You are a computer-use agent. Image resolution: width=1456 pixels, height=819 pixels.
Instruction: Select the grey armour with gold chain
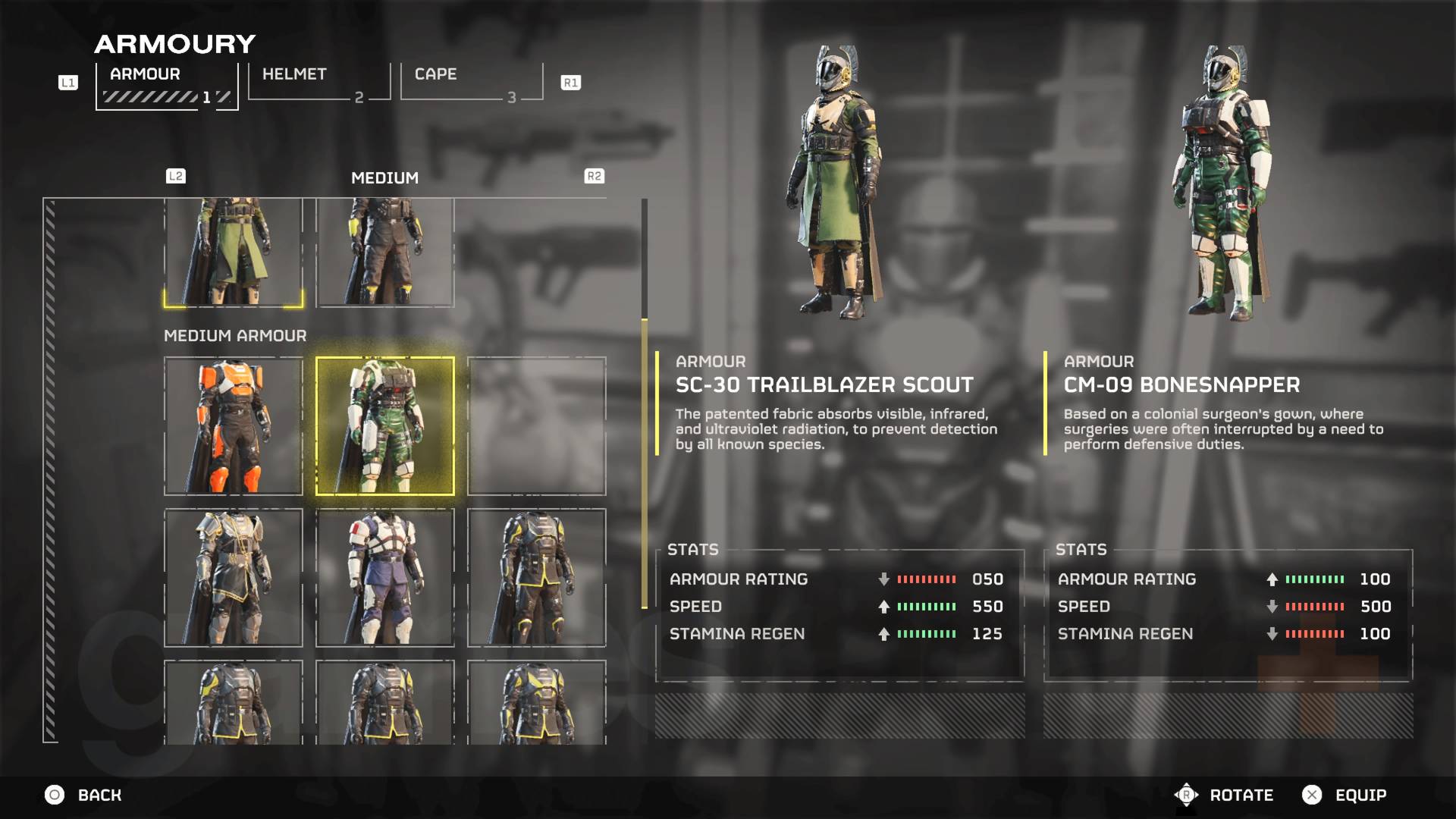tap(234, 578)
